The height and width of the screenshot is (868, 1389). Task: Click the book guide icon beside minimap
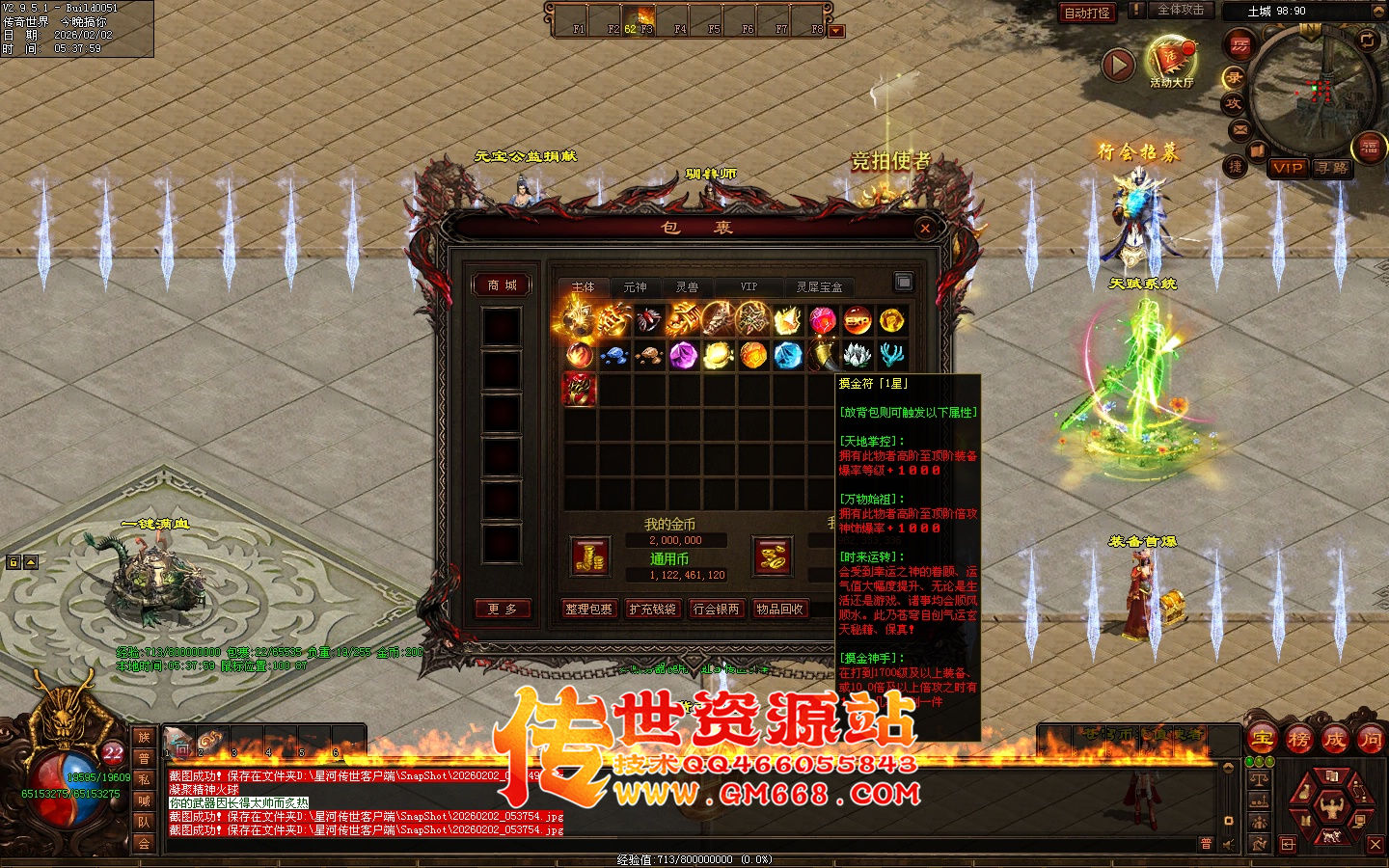coord(1257,151)
